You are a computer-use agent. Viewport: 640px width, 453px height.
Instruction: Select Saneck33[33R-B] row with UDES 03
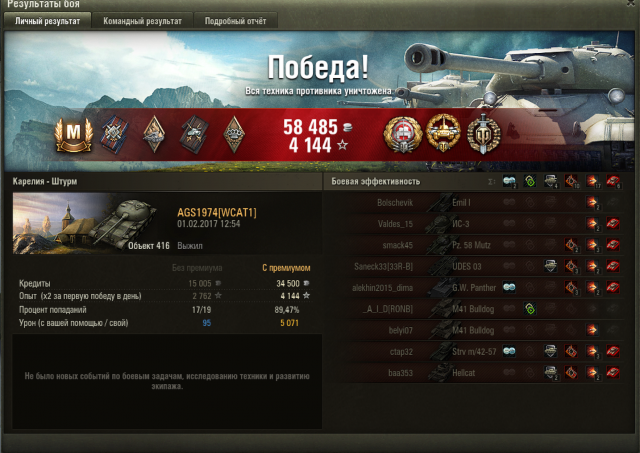479,265
